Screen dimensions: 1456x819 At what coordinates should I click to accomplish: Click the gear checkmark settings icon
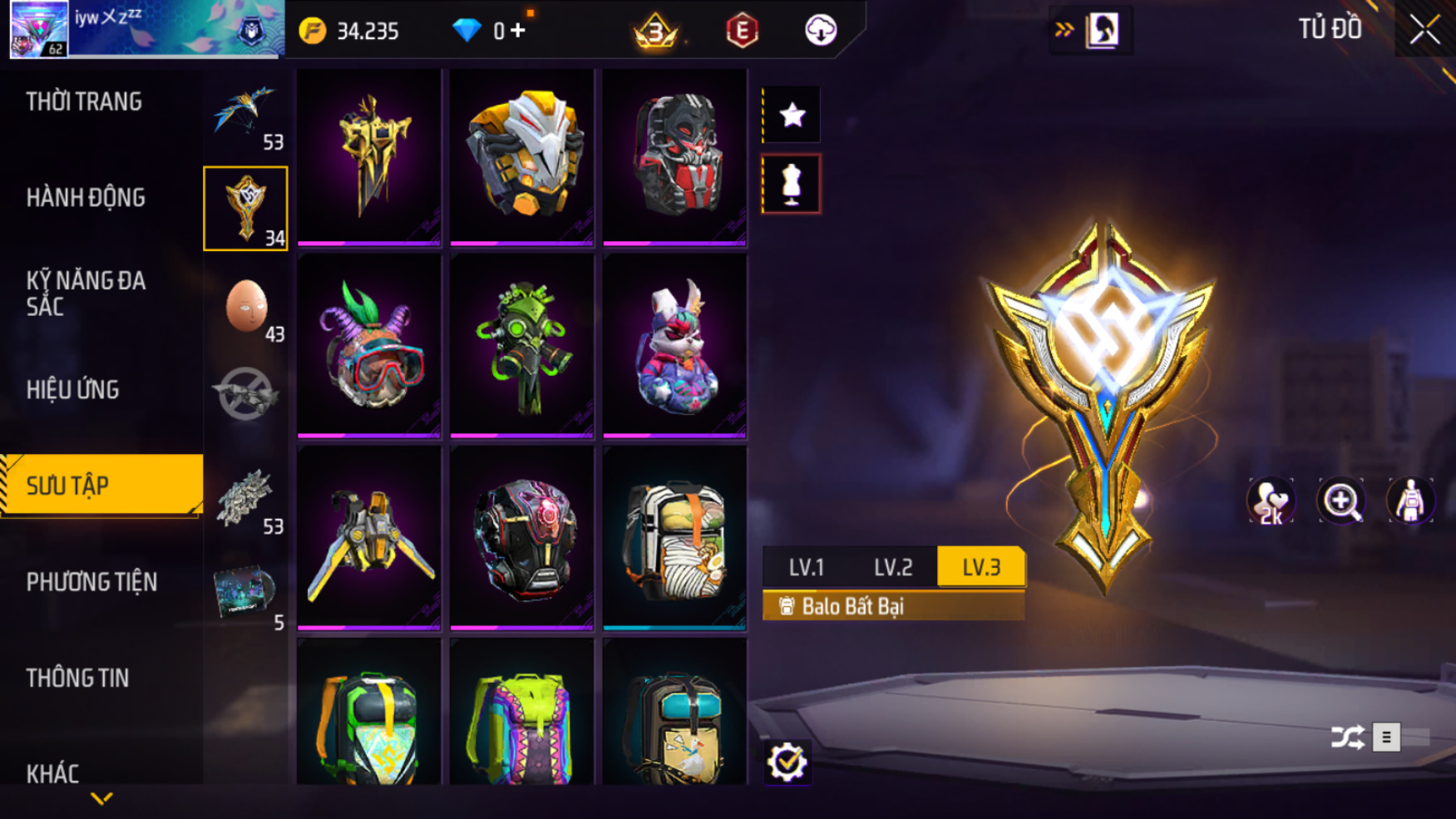click(x=787, y=762)
